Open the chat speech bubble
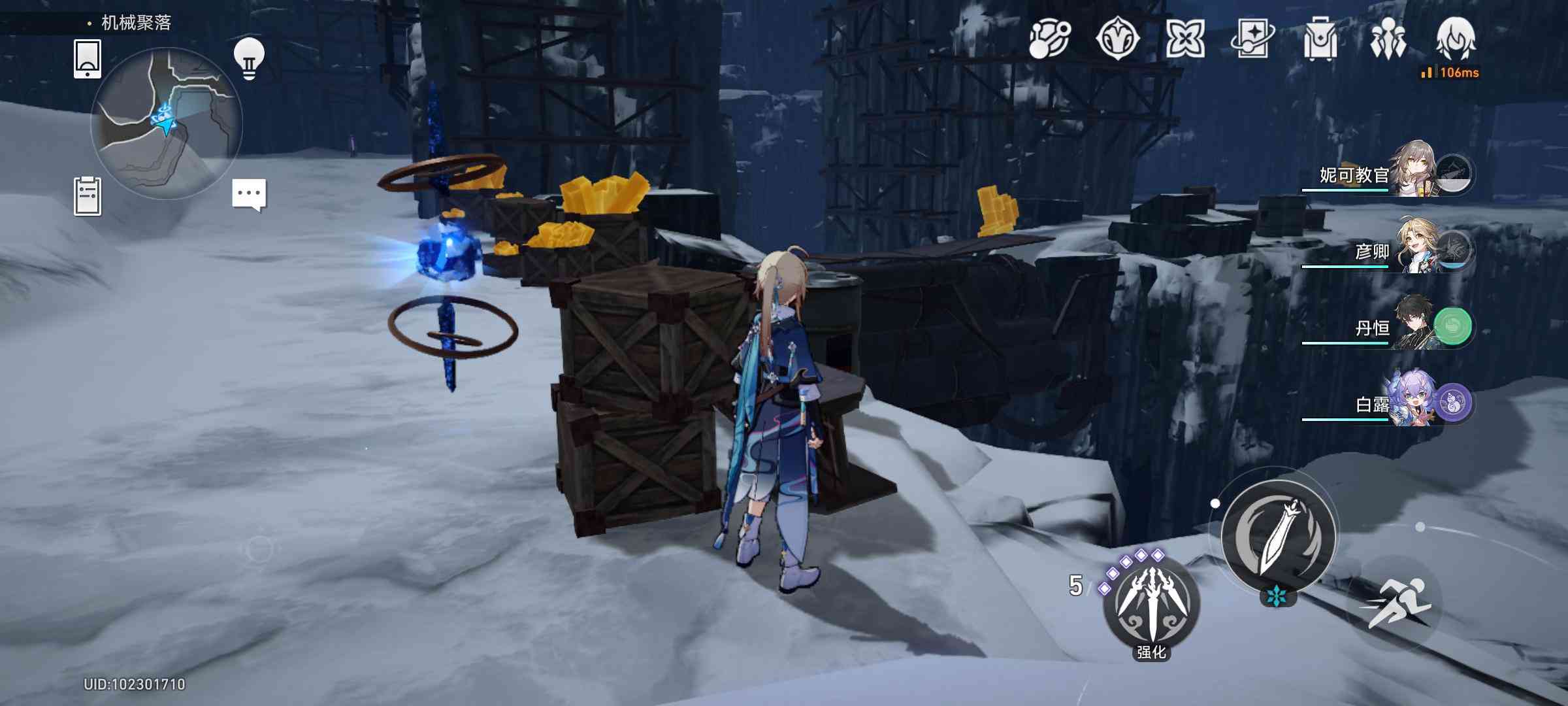 point(249,194)
